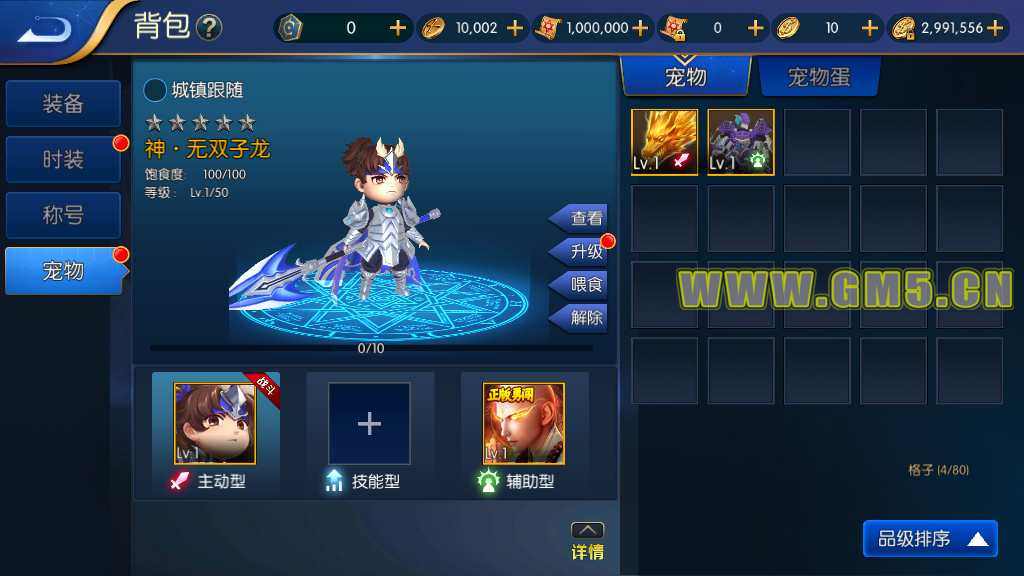The width and height of the screenshot is (1024, 576).
Task: Switch to the 装备 equipment tab
Action: (x=63, y=104)
